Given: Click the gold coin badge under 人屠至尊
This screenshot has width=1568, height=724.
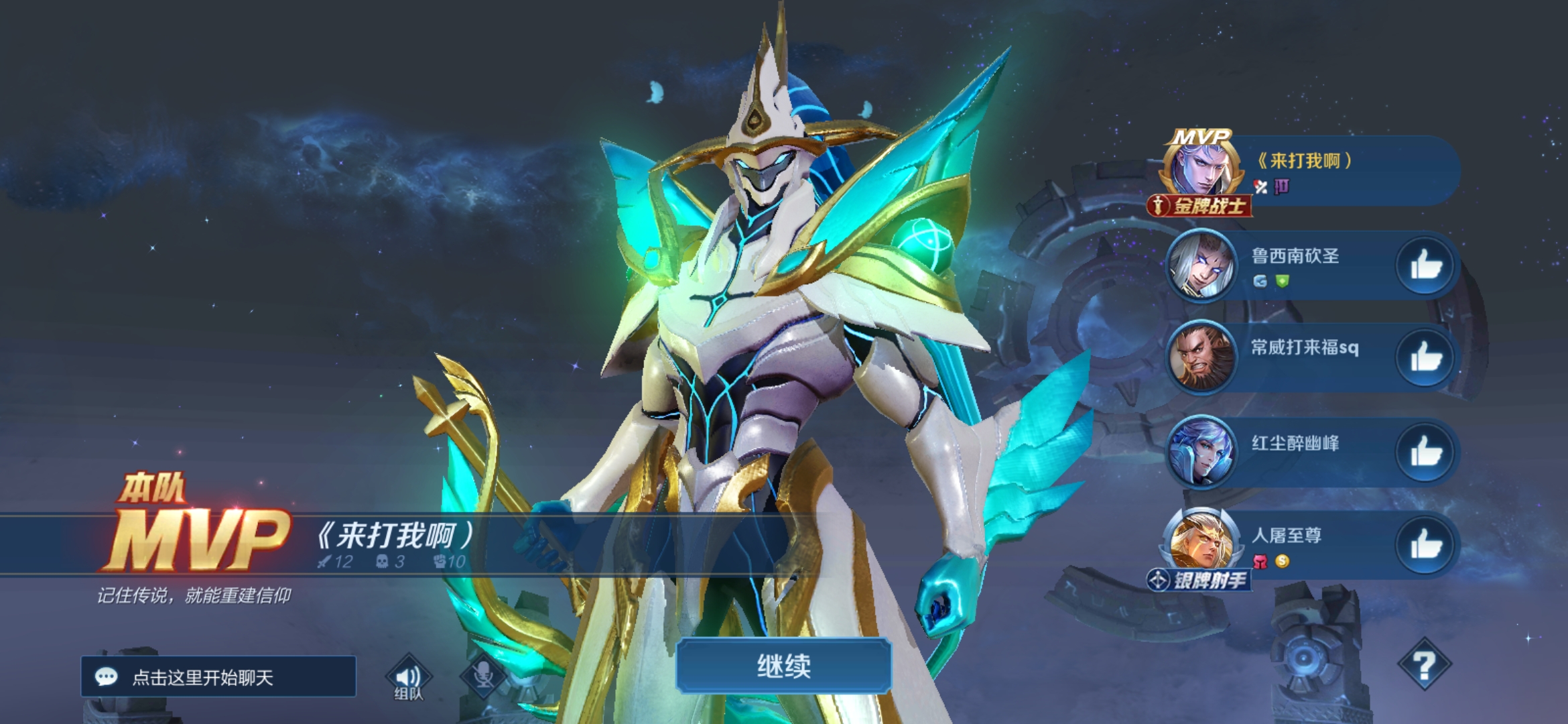Looking at the screenshot, I should pos(1282,560).
